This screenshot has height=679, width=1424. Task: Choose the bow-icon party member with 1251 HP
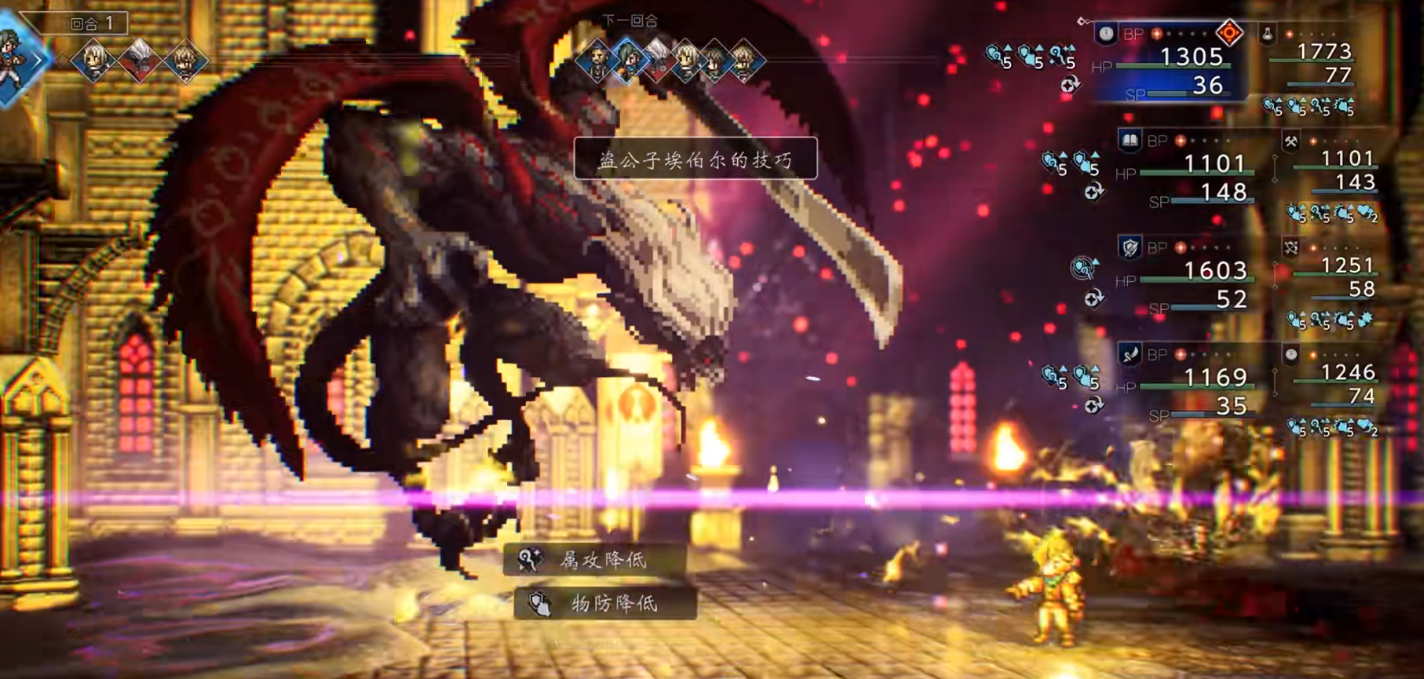pos(1330,277)
